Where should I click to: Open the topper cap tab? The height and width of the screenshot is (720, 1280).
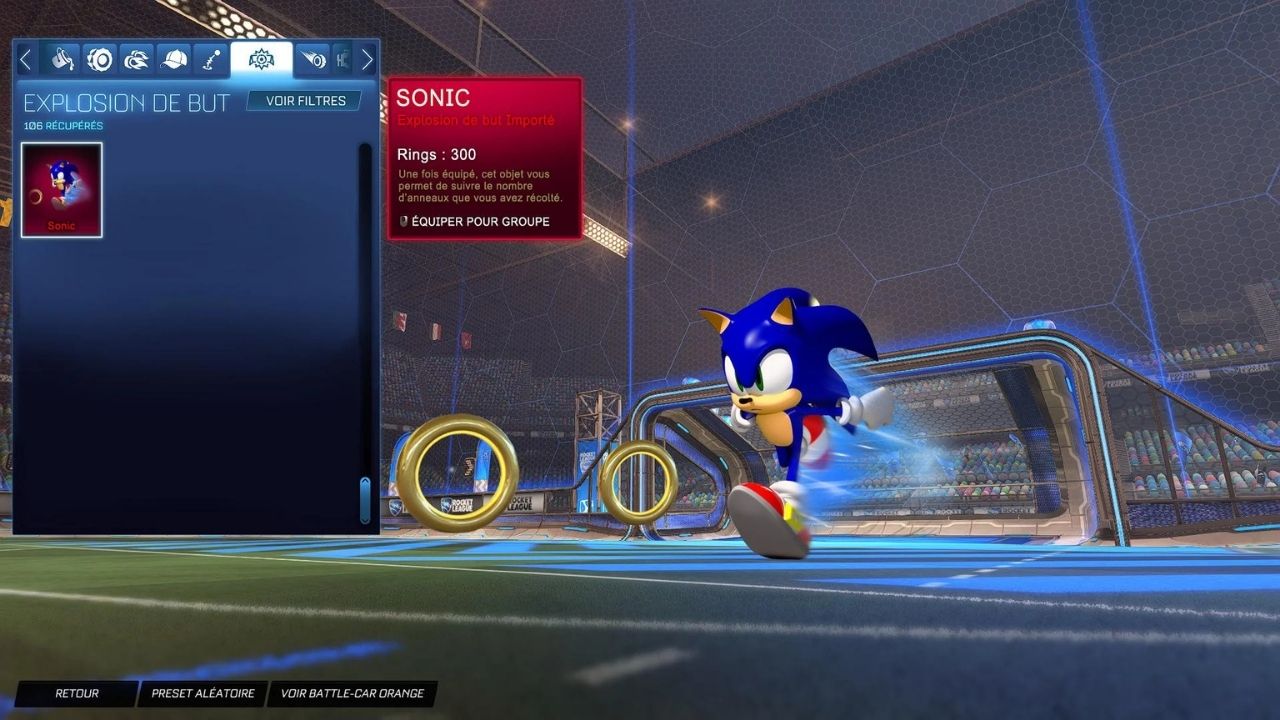pos(174,60)
